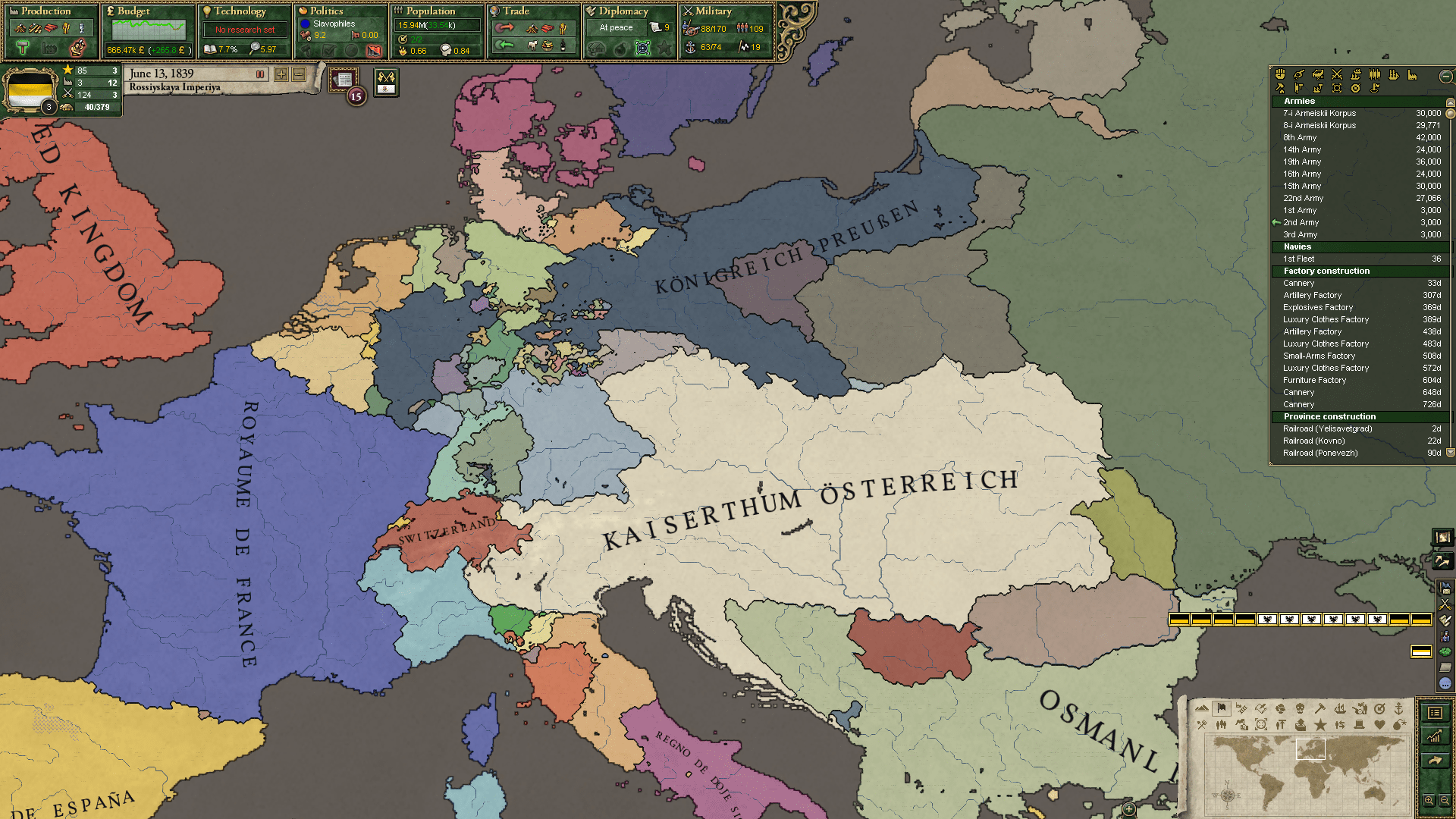Increase game speed with the plus control
This screenshot has width=1456, height=819.
tap(281, 74)
